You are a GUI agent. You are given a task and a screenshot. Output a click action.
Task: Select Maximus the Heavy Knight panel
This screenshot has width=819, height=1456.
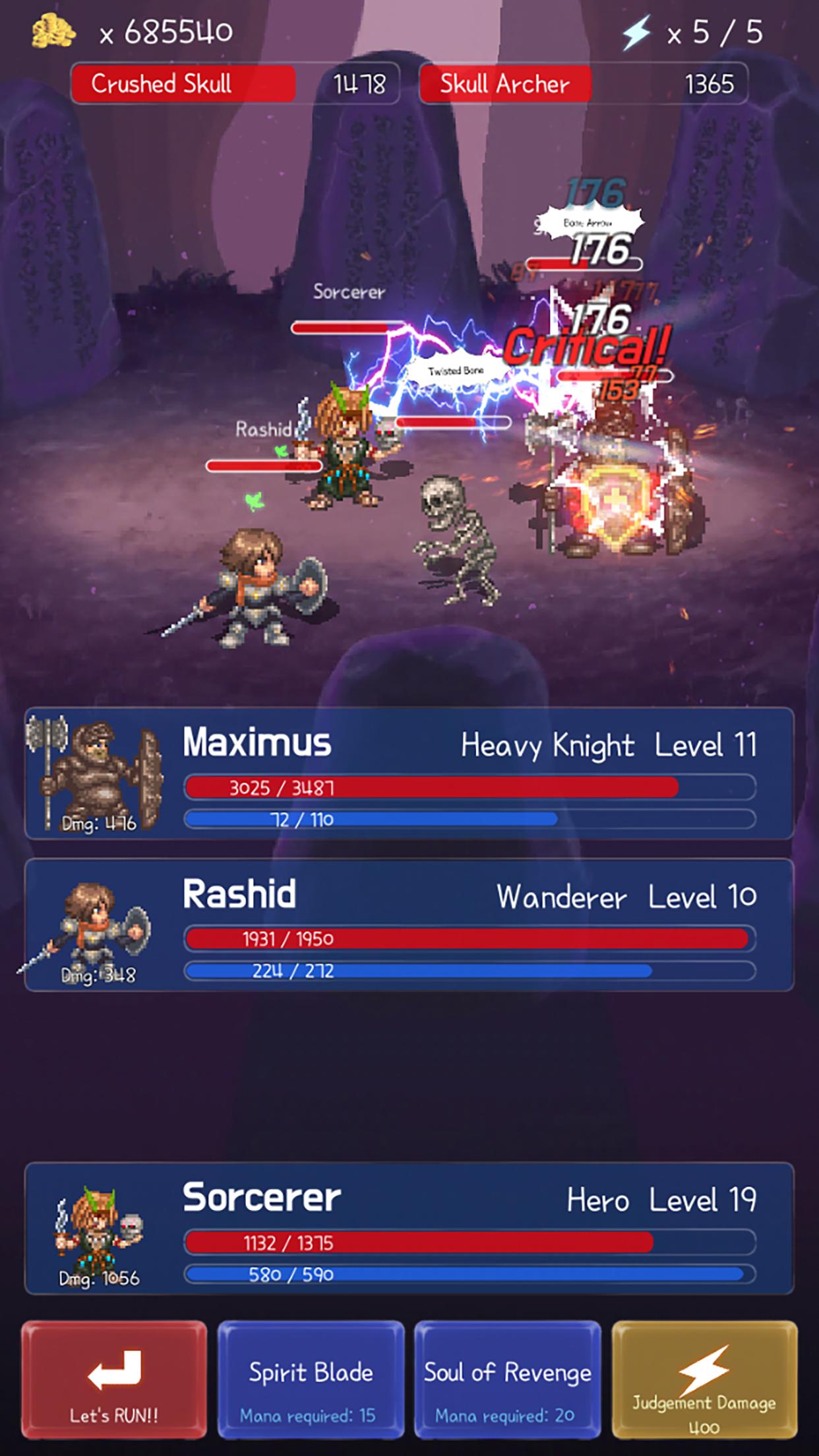point(409,773)
